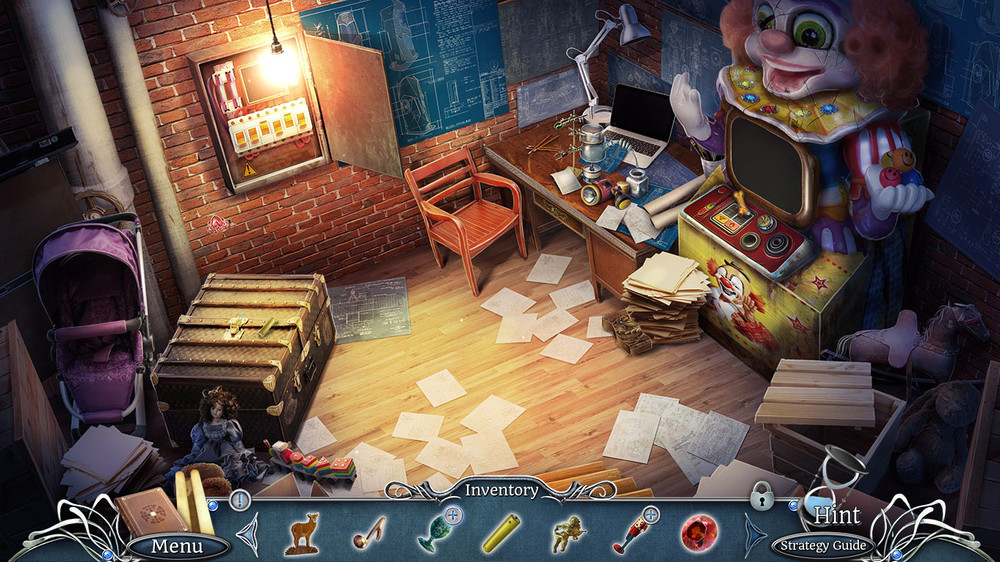
Task: Select the golden cherub figurine item
Action: click(568, 533)
